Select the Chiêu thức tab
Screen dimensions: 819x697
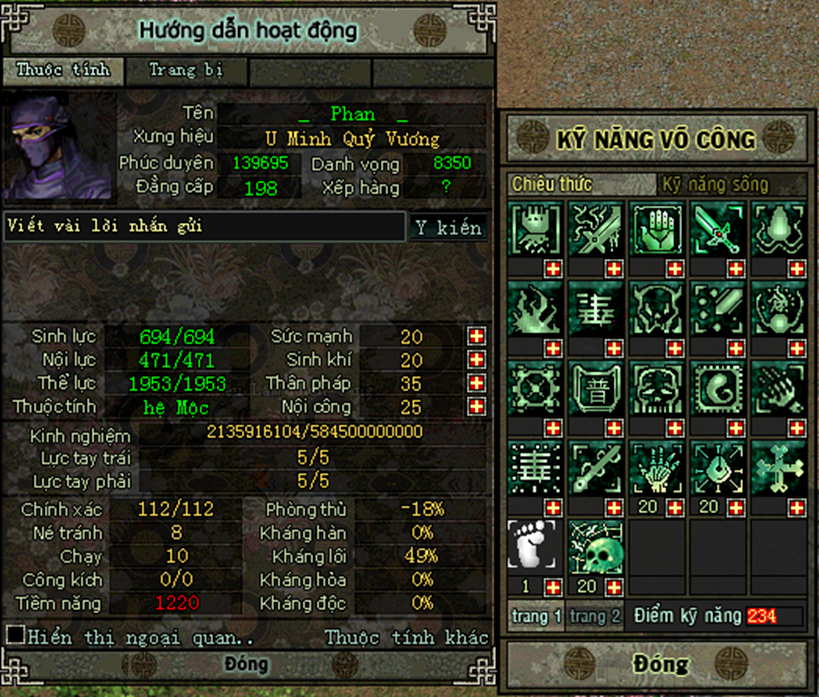[x=552, y=185]
